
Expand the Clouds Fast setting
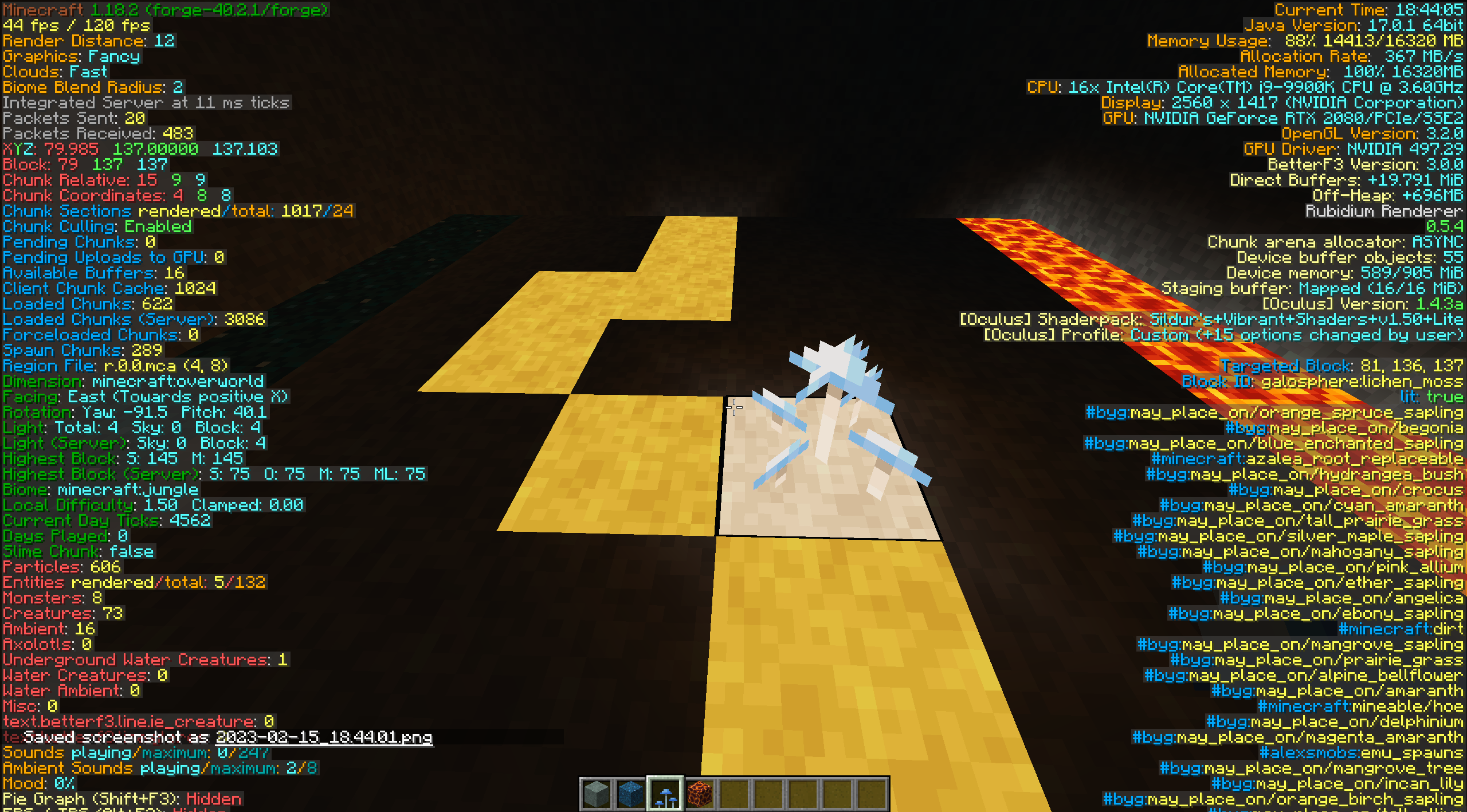54,72
